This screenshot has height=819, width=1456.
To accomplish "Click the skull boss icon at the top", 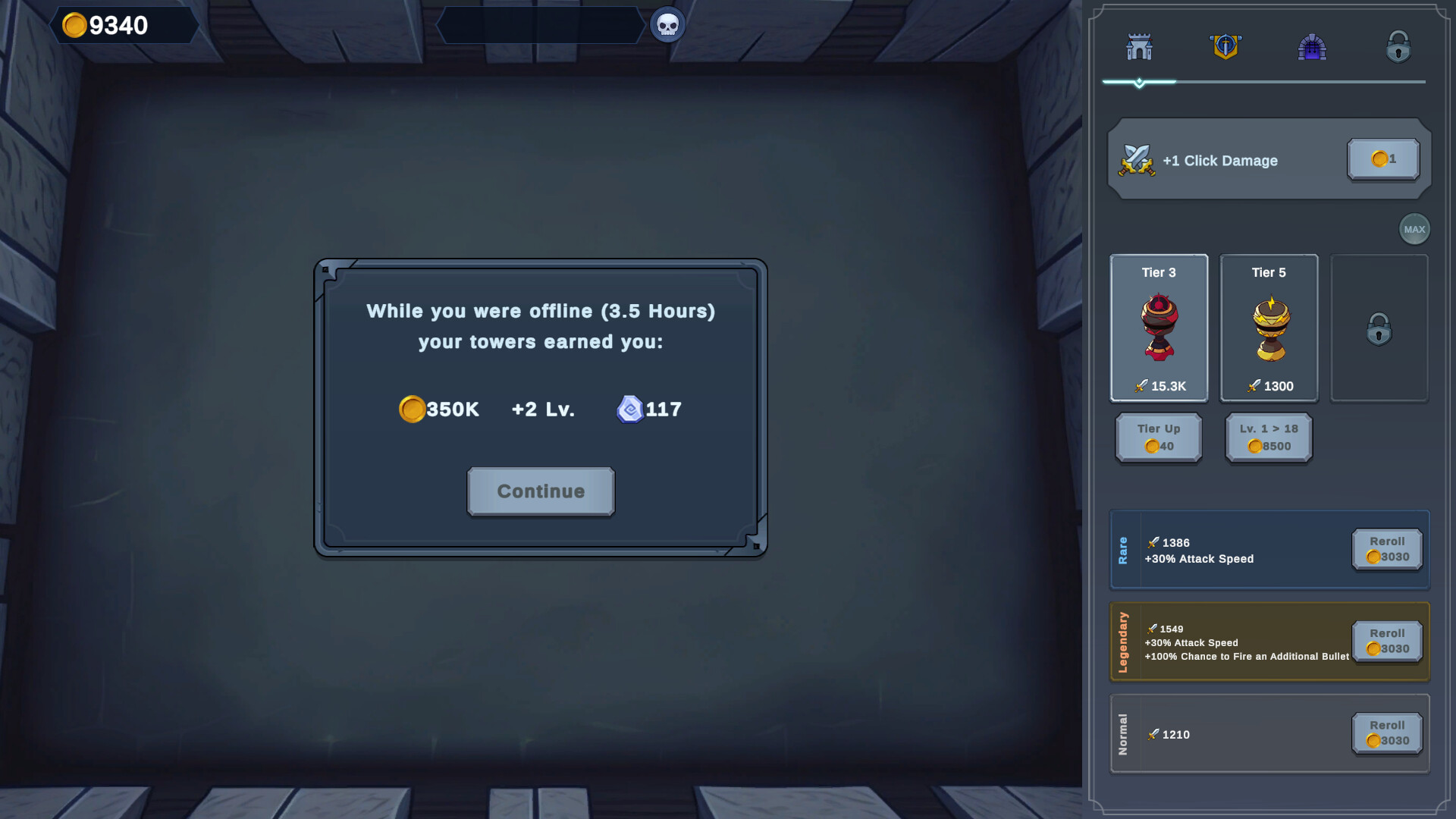I will pyautogui.click(x=667, y=24).
